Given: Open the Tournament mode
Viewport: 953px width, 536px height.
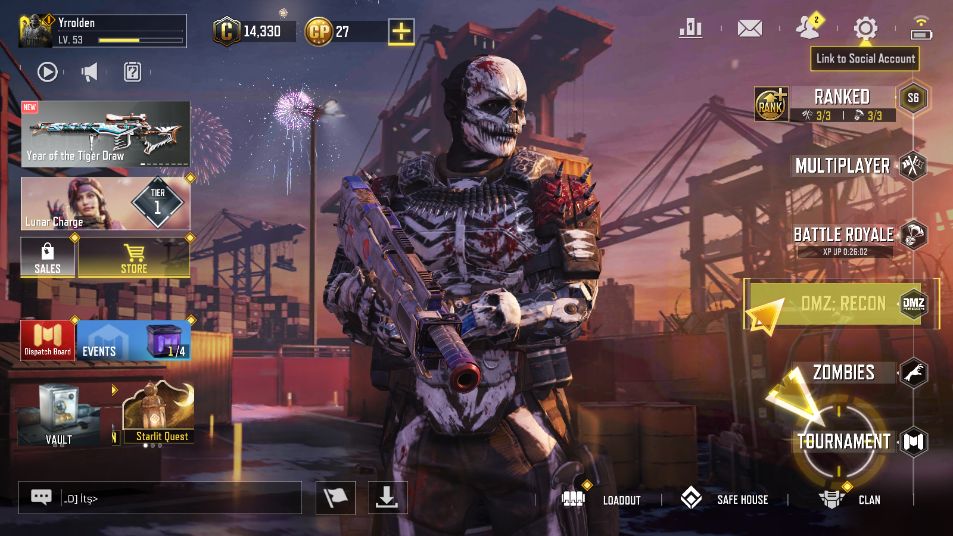Looking at the screenshot, I should click(843, 441).
